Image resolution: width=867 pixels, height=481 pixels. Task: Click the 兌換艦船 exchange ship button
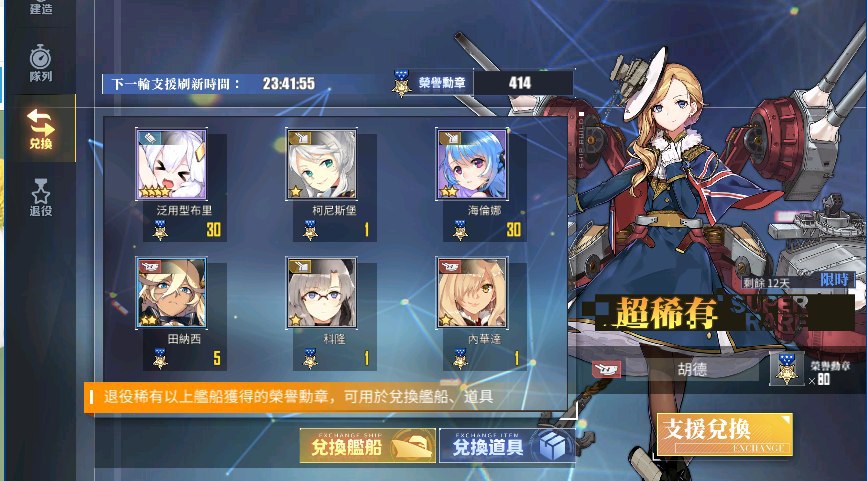point(366,446)
